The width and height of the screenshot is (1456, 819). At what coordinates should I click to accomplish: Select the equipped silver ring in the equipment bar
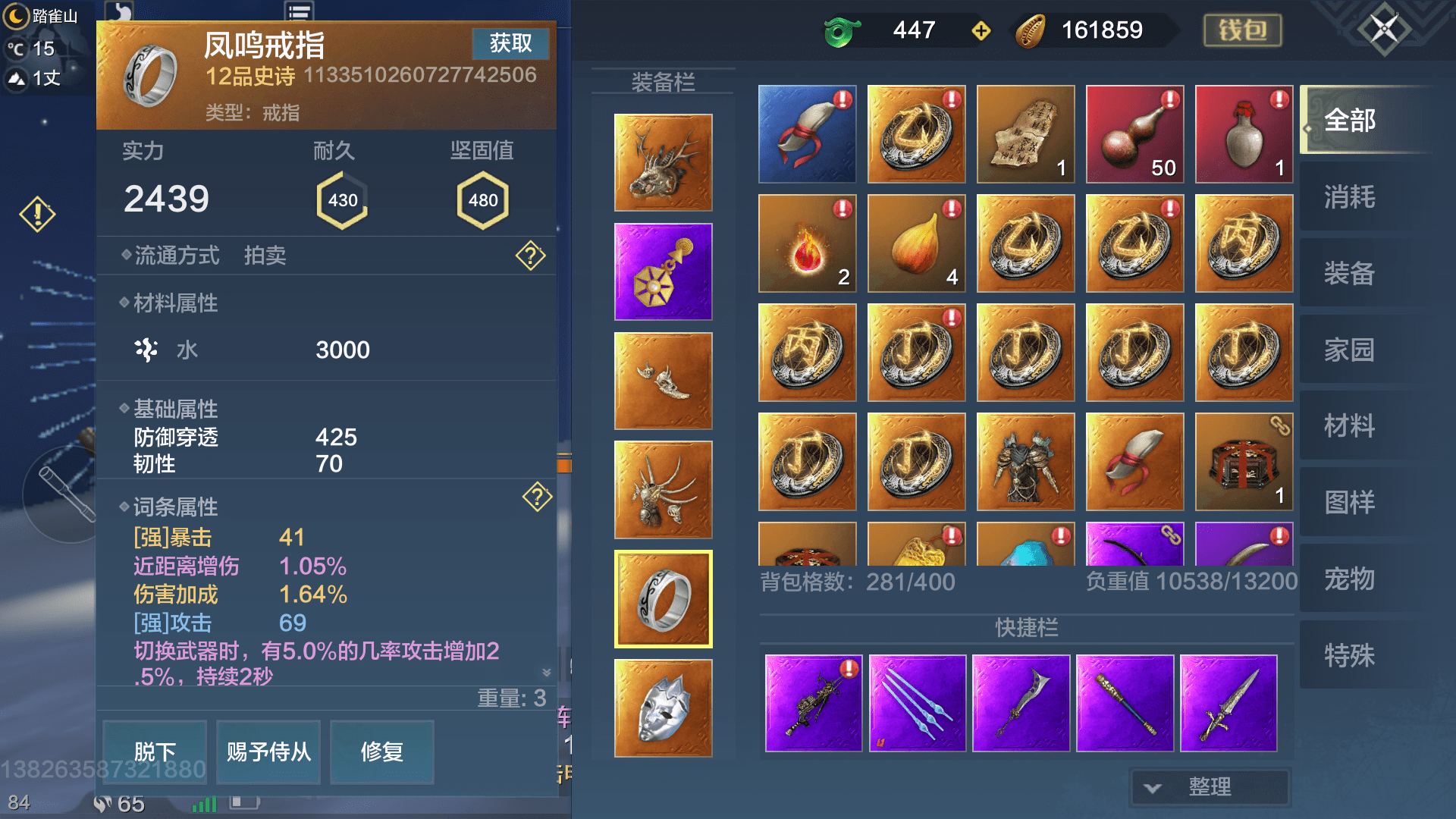pos(663,598)
